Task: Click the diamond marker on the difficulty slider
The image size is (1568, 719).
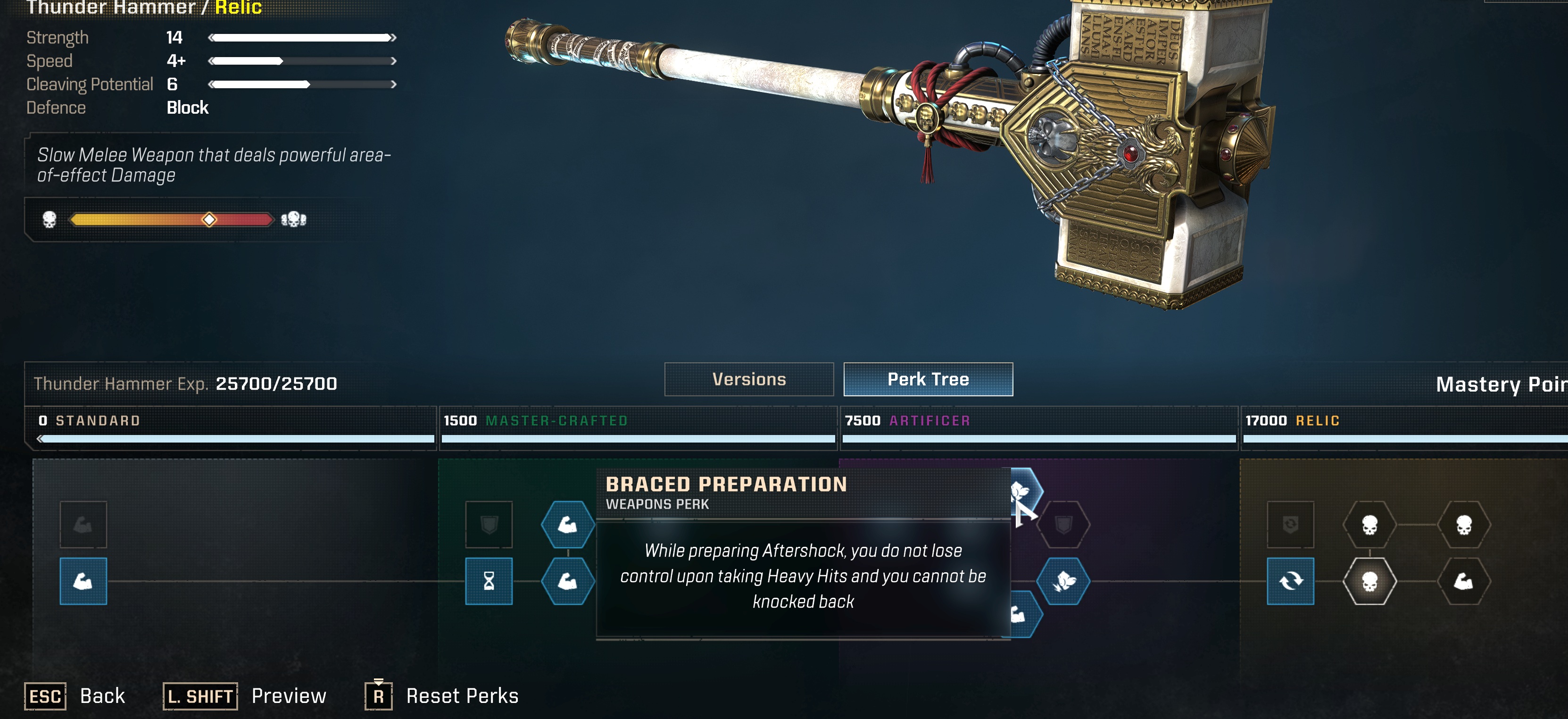Action: tap(209, 220)
